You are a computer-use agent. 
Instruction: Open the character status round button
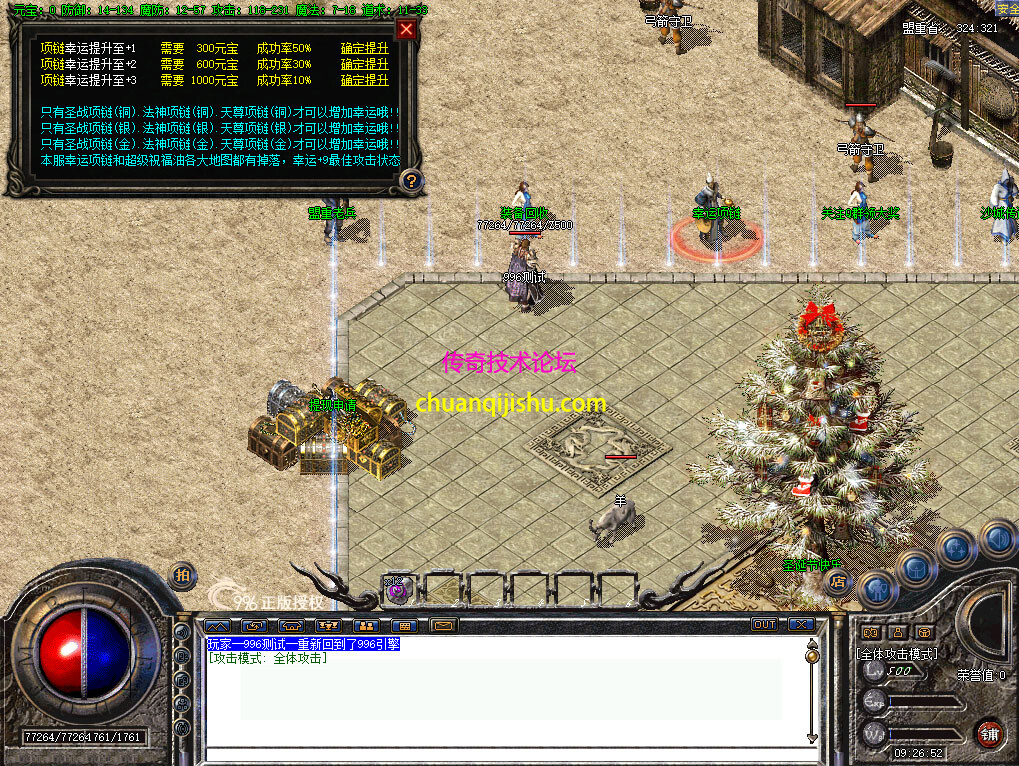pyautogui.click(x=877, y=589)
